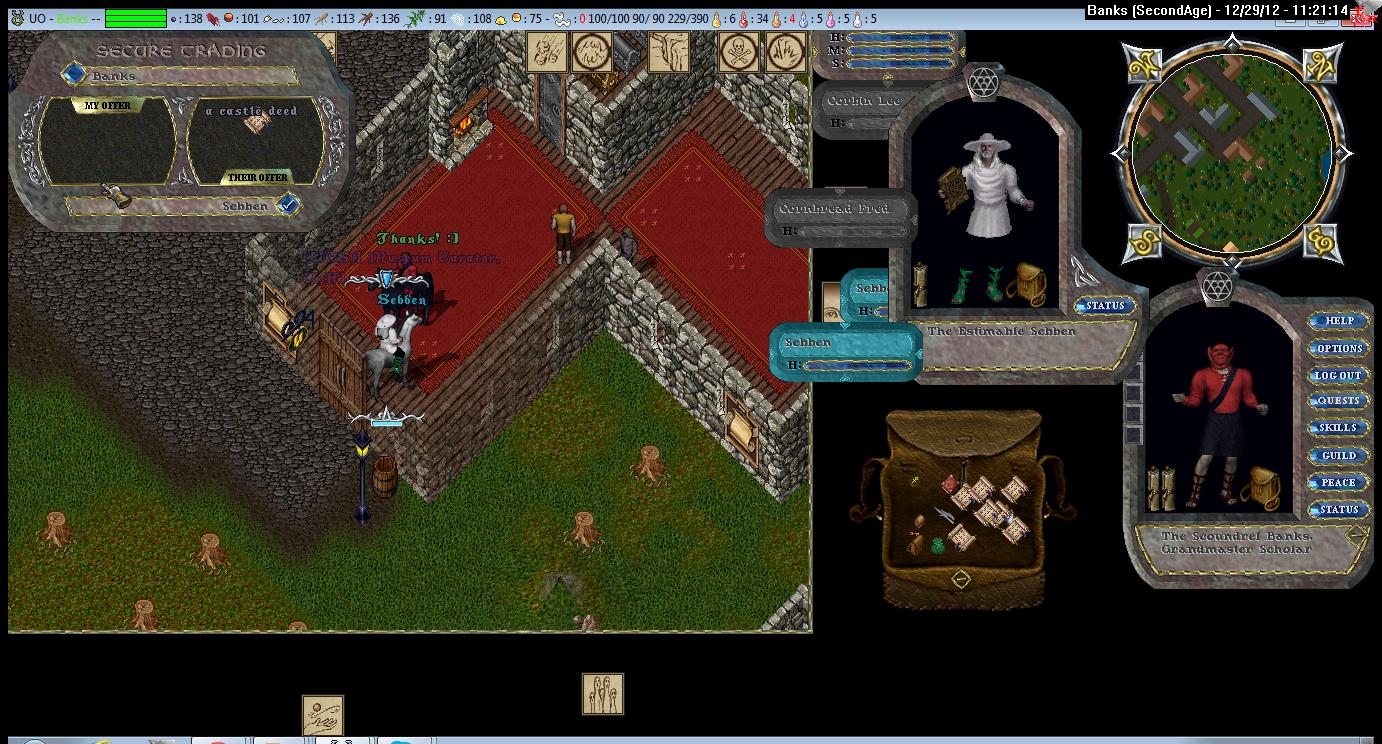This screenshot has height=744, width=1382.
Task: Show Banks' STATUS from his paperdoll
Action: tap(1338, 509)
